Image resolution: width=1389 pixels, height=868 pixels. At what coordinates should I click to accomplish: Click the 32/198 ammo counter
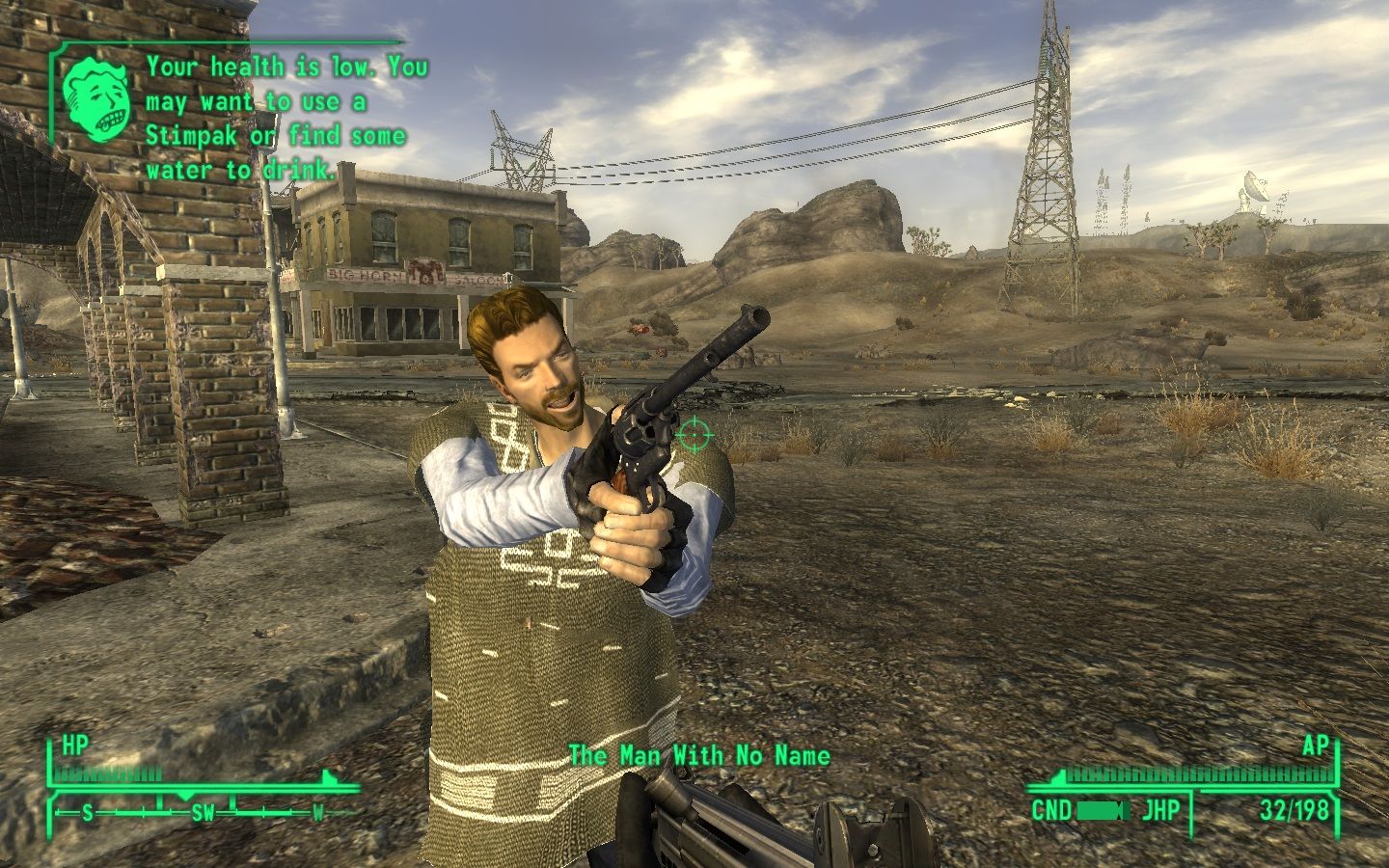click(1294, 810)
